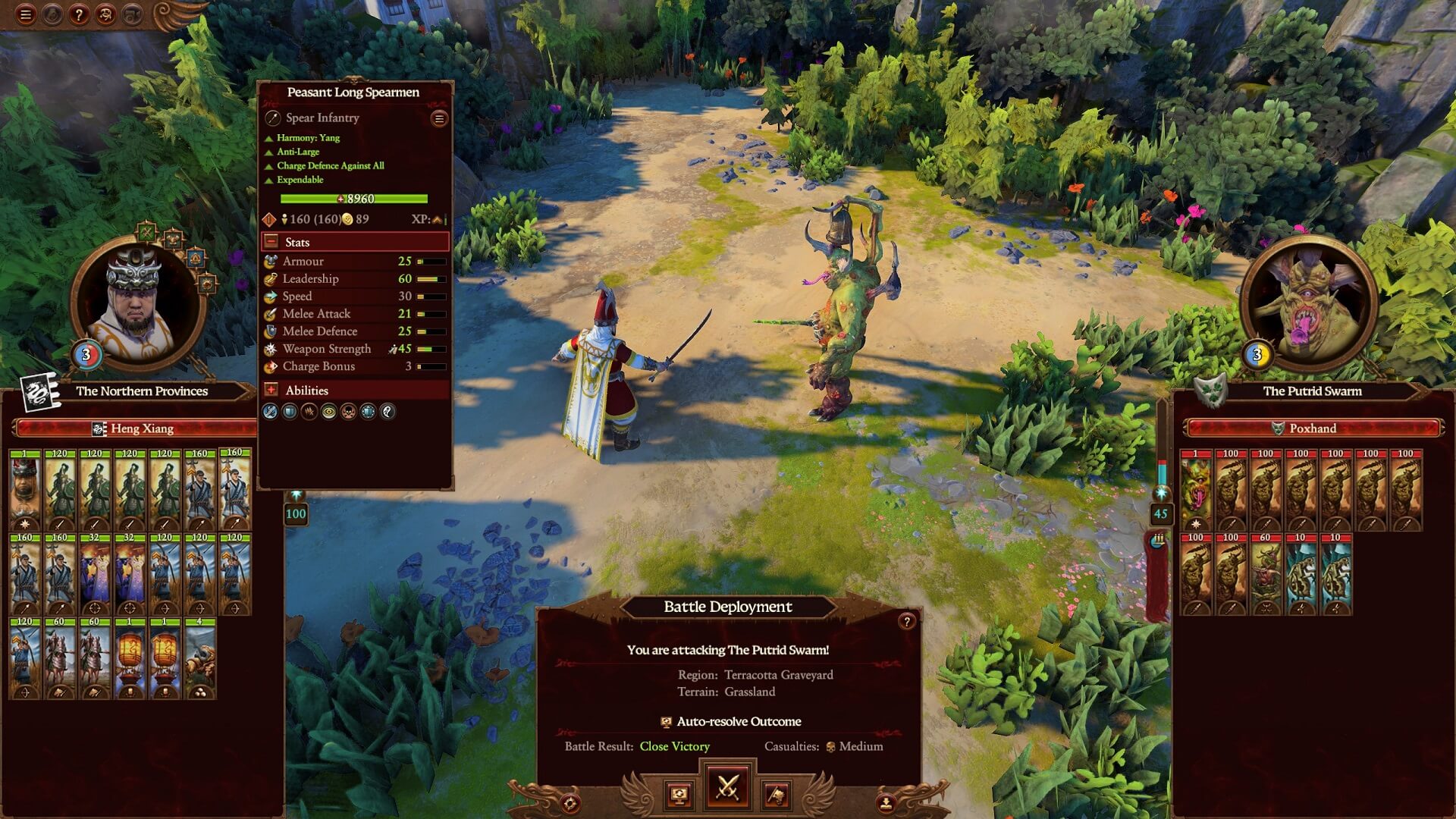
Task: Select Poxhand's lord unit card
Action: point(1196,489)
